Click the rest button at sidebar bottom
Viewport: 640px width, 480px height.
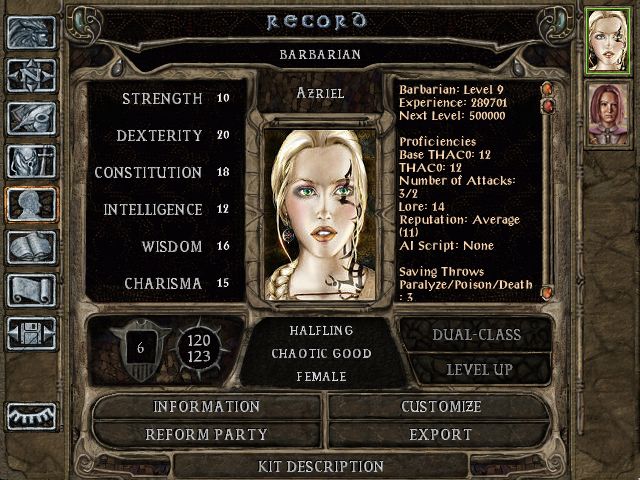click(x=31, y=414)
